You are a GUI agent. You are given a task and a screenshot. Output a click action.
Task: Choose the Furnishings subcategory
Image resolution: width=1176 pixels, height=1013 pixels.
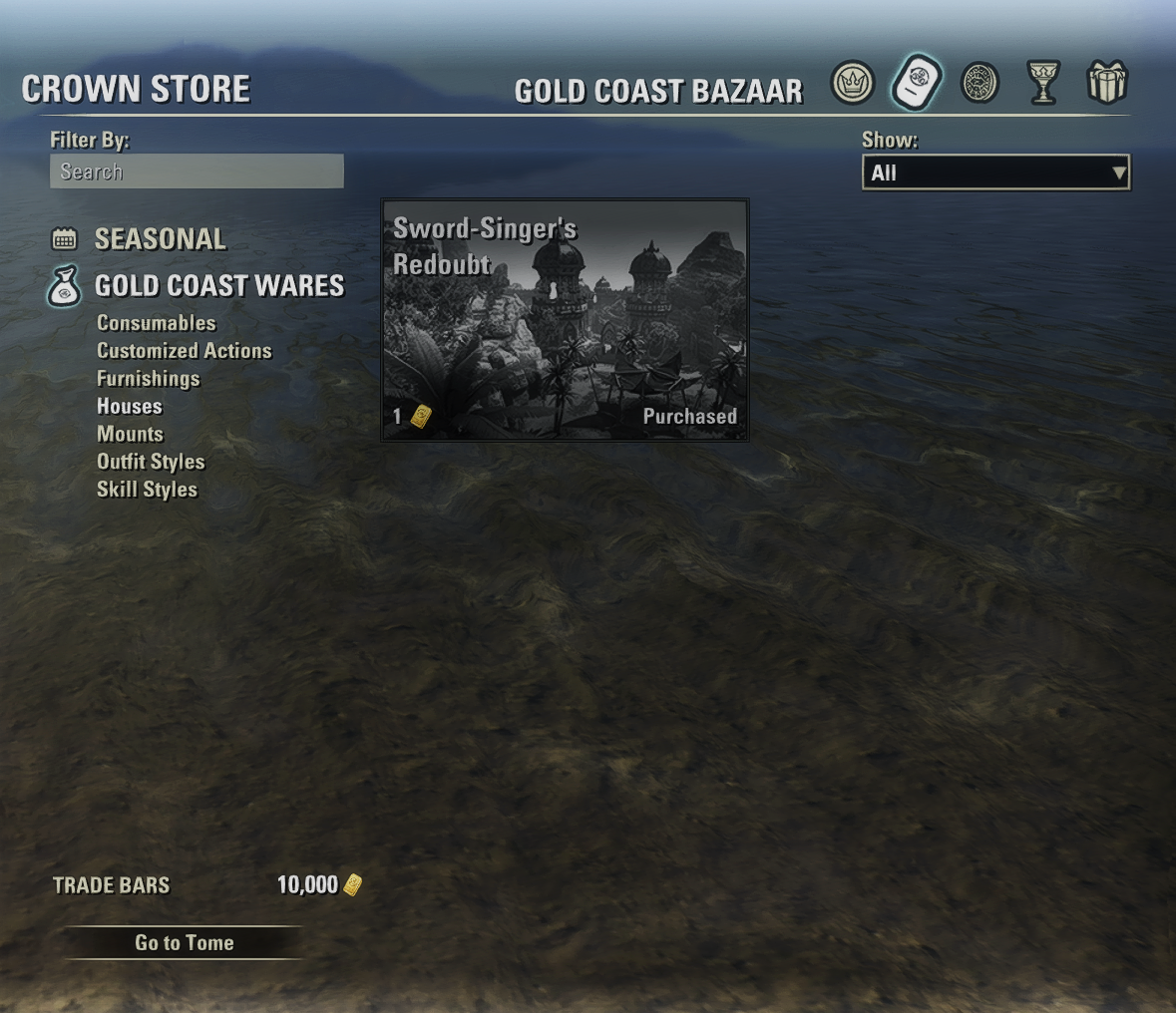149,379
